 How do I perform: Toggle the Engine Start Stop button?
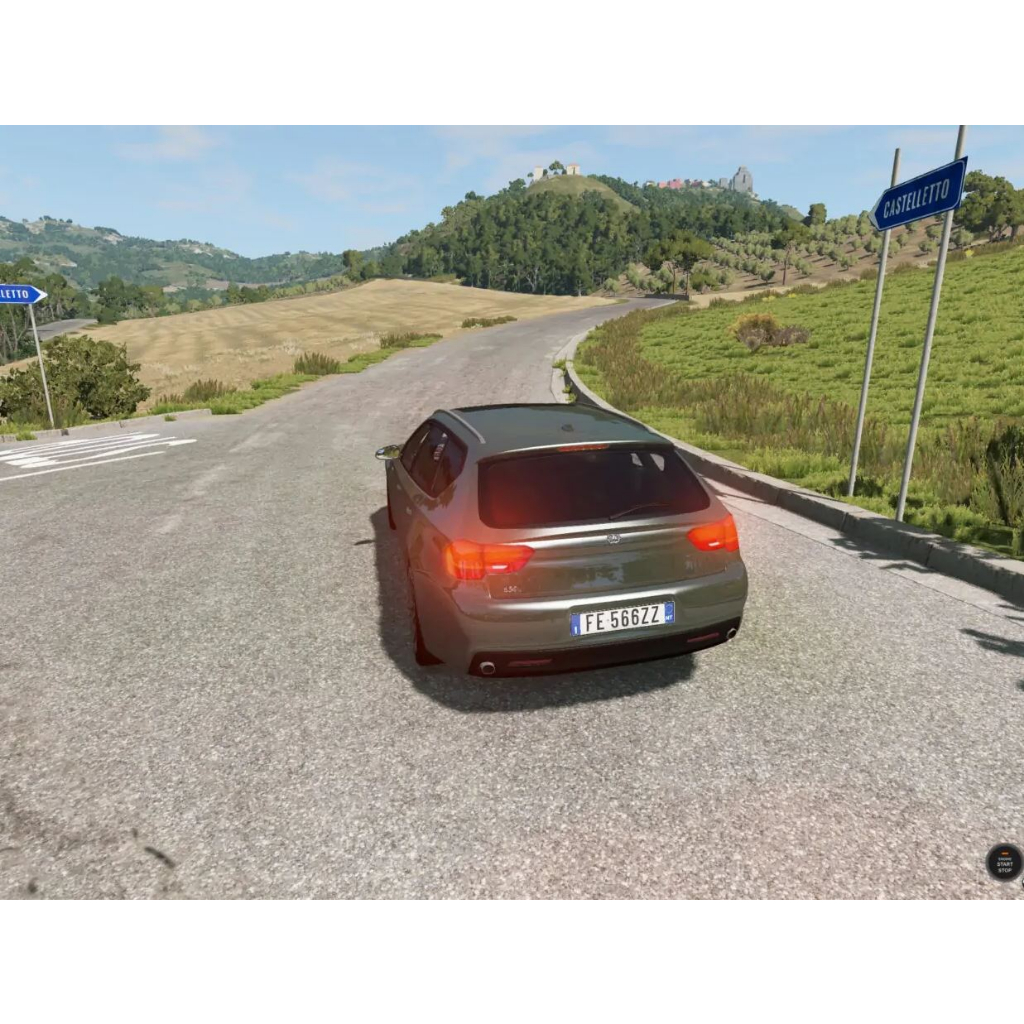click(x=1004, y=862)
